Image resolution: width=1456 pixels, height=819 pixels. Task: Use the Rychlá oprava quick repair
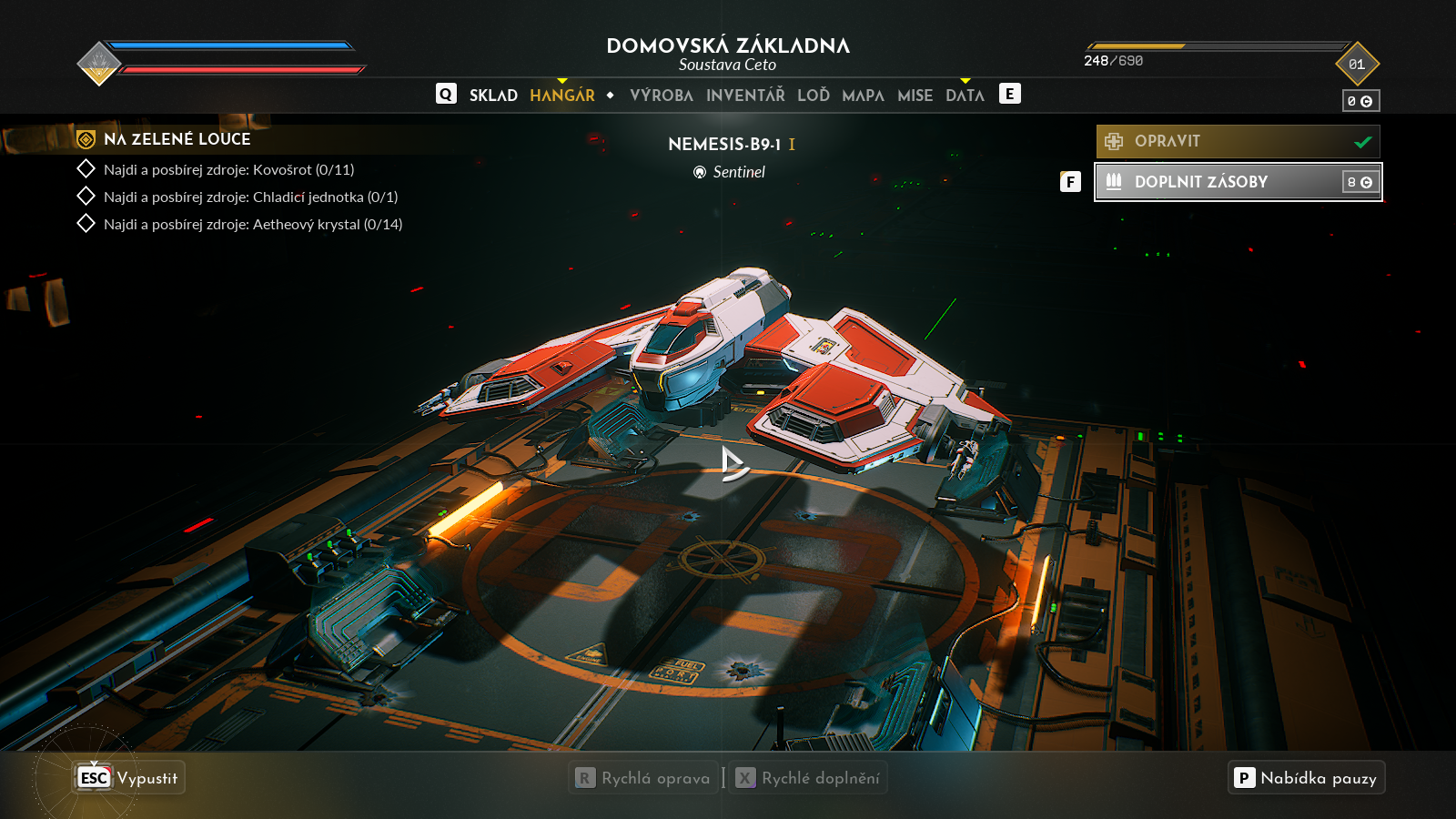pyautogui.click(x=644, y=778)
